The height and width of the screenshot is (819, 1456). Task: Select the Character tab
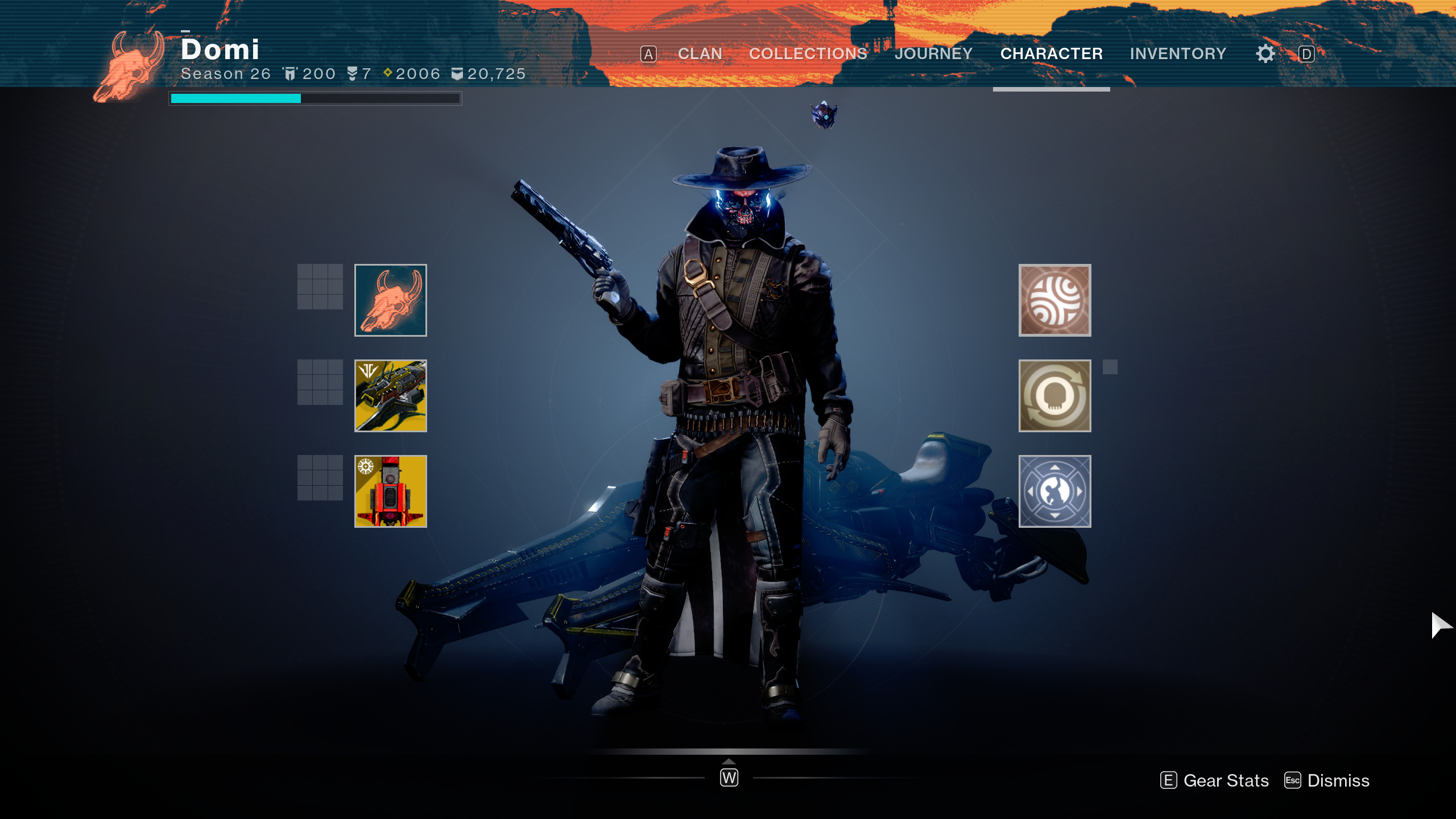point(1051,53)
